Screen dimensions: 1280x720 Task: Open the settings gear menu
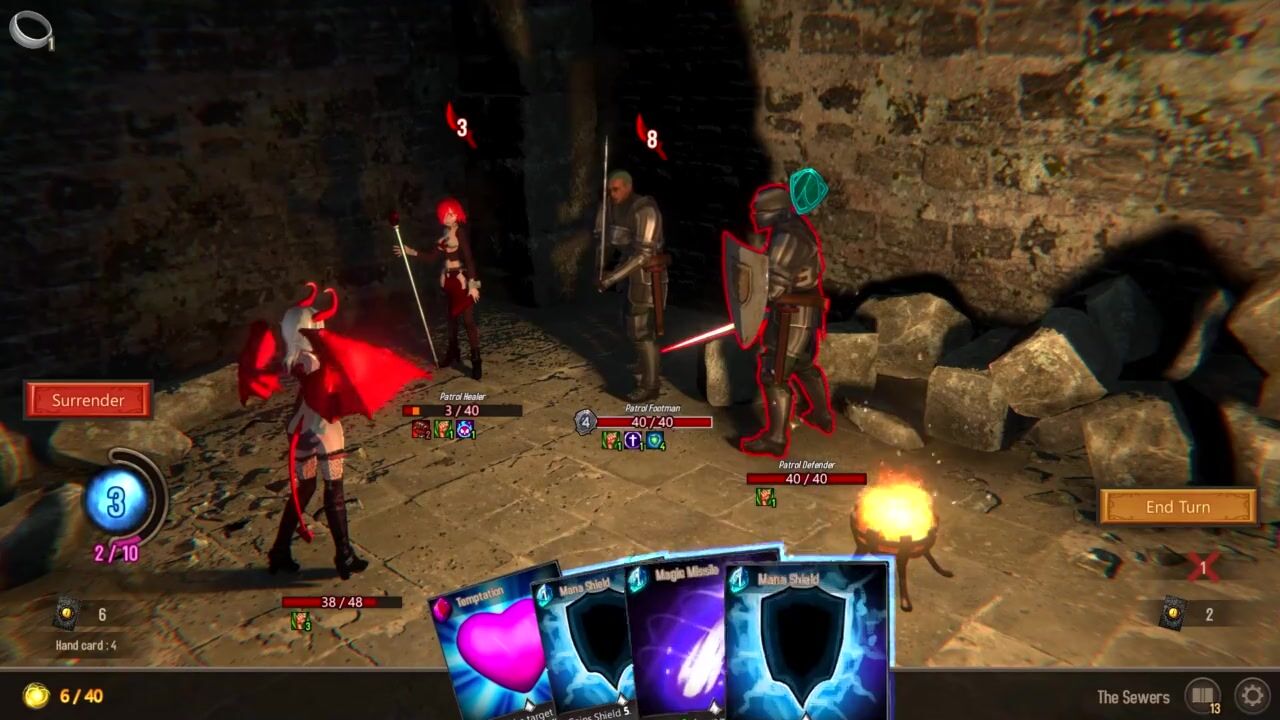click(1251, 696)
